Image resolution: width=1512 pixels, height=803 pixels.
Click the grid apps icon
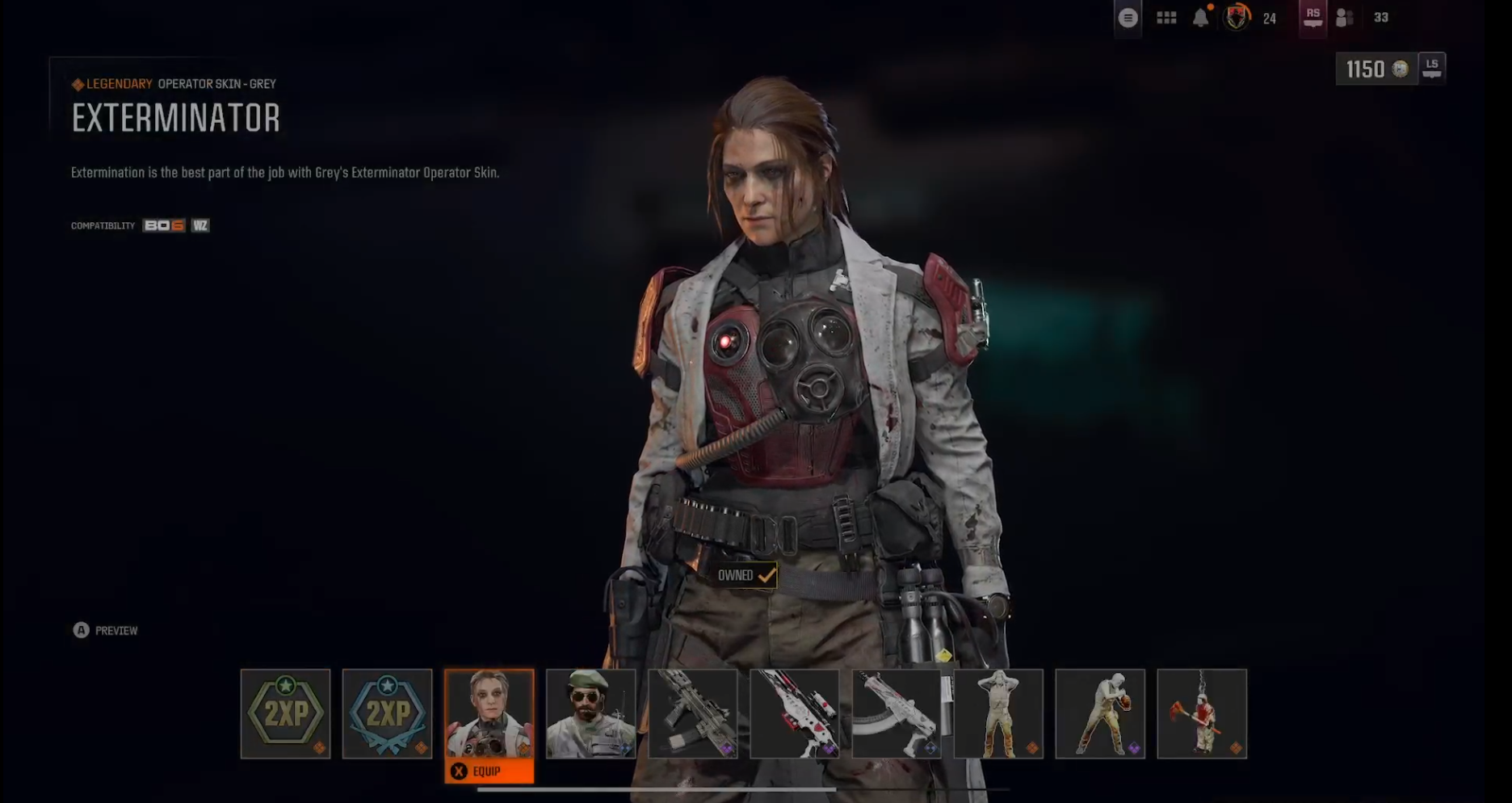tap(1166, 17)
